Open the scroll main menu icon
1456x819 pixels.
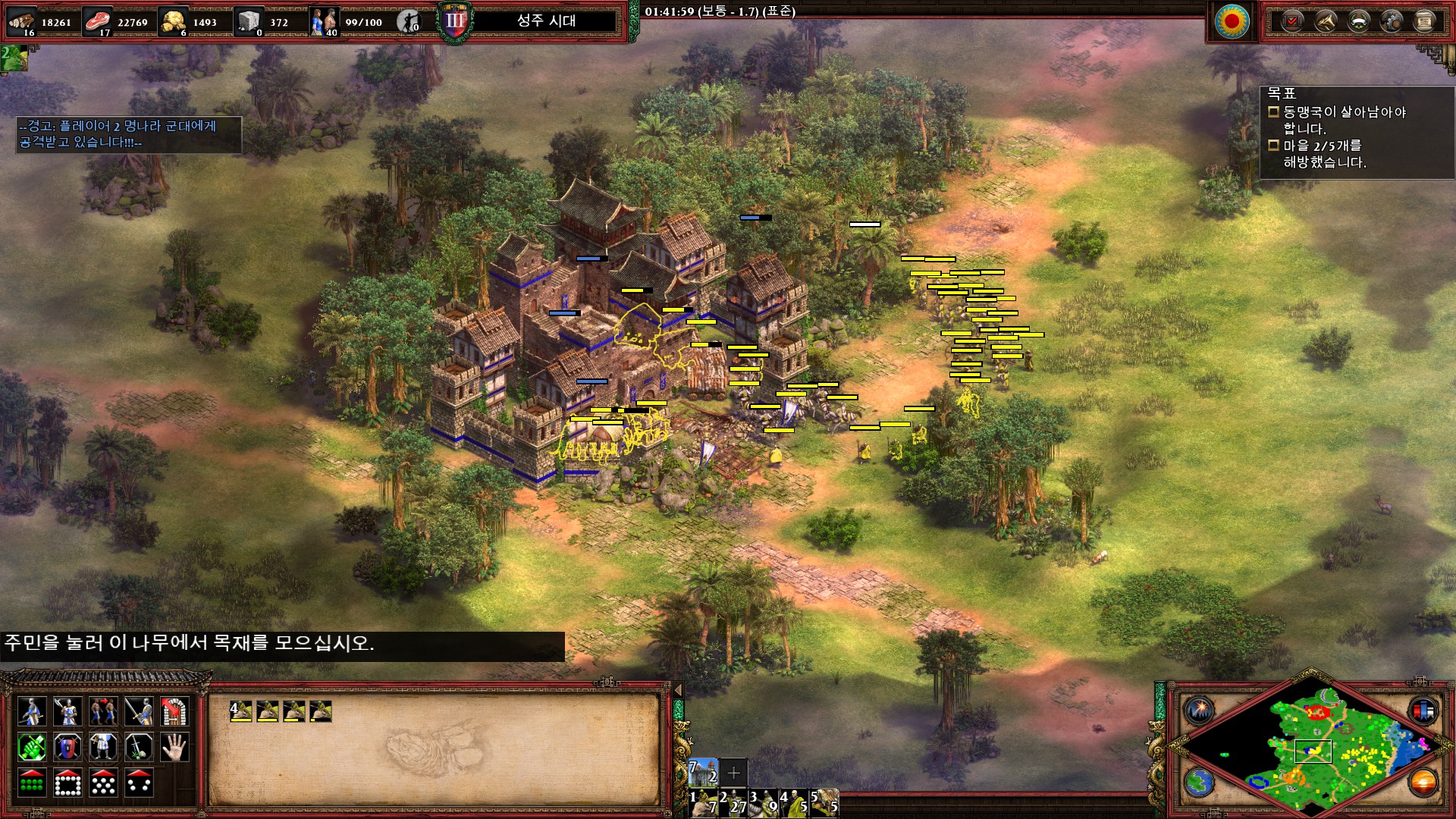[x=1425, y=21]
